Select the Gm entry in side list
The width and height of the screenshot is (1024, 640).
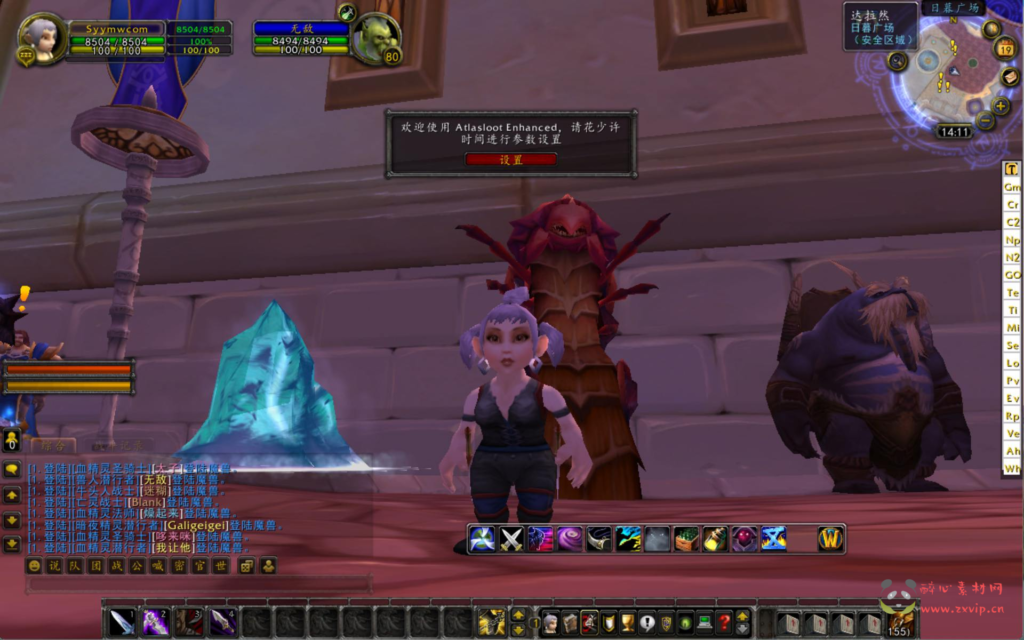pyautogui.click(x=1012, y=187)
